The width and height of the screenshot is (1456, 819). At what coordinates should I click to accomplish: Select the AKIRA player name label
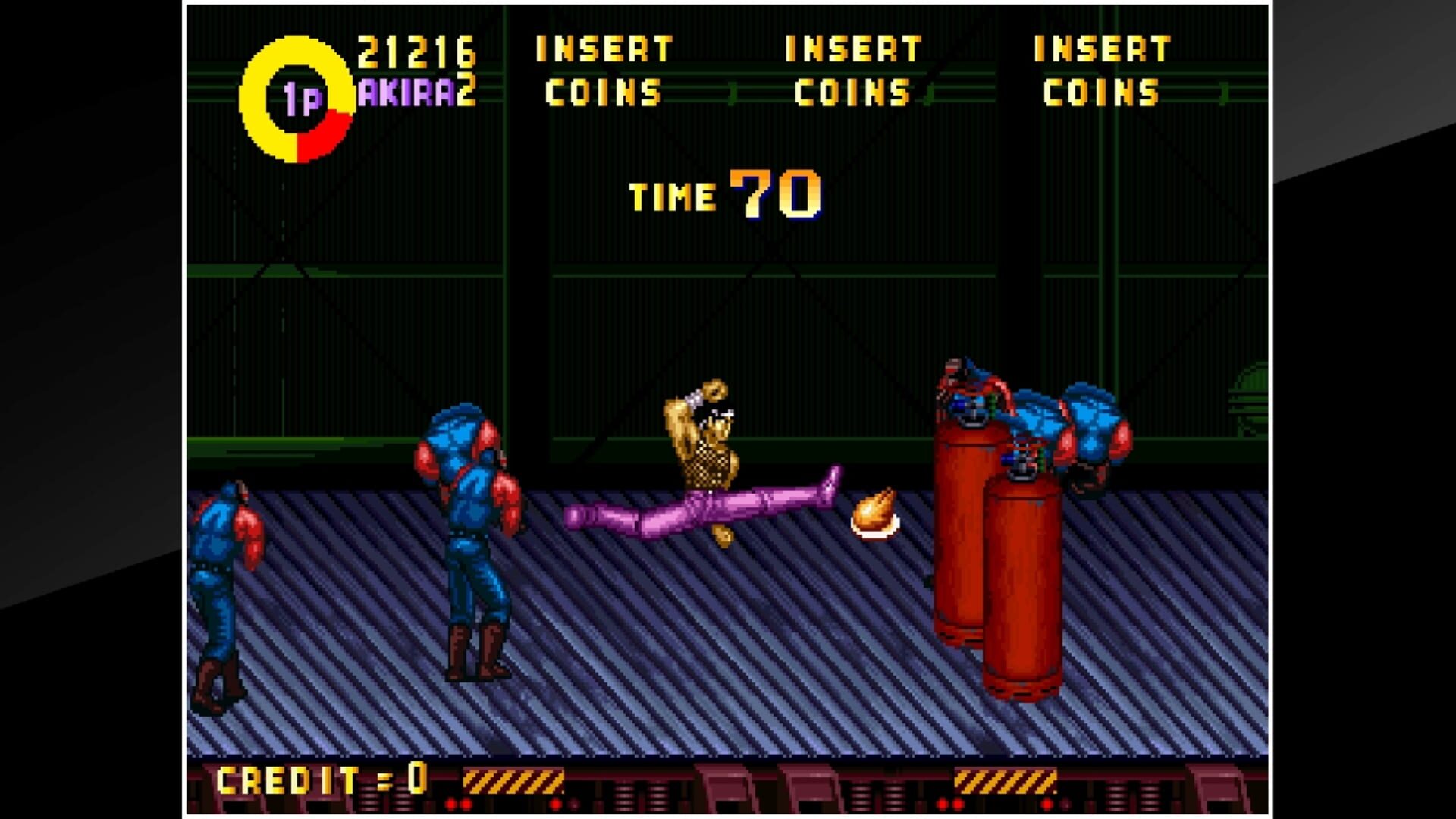407,91
